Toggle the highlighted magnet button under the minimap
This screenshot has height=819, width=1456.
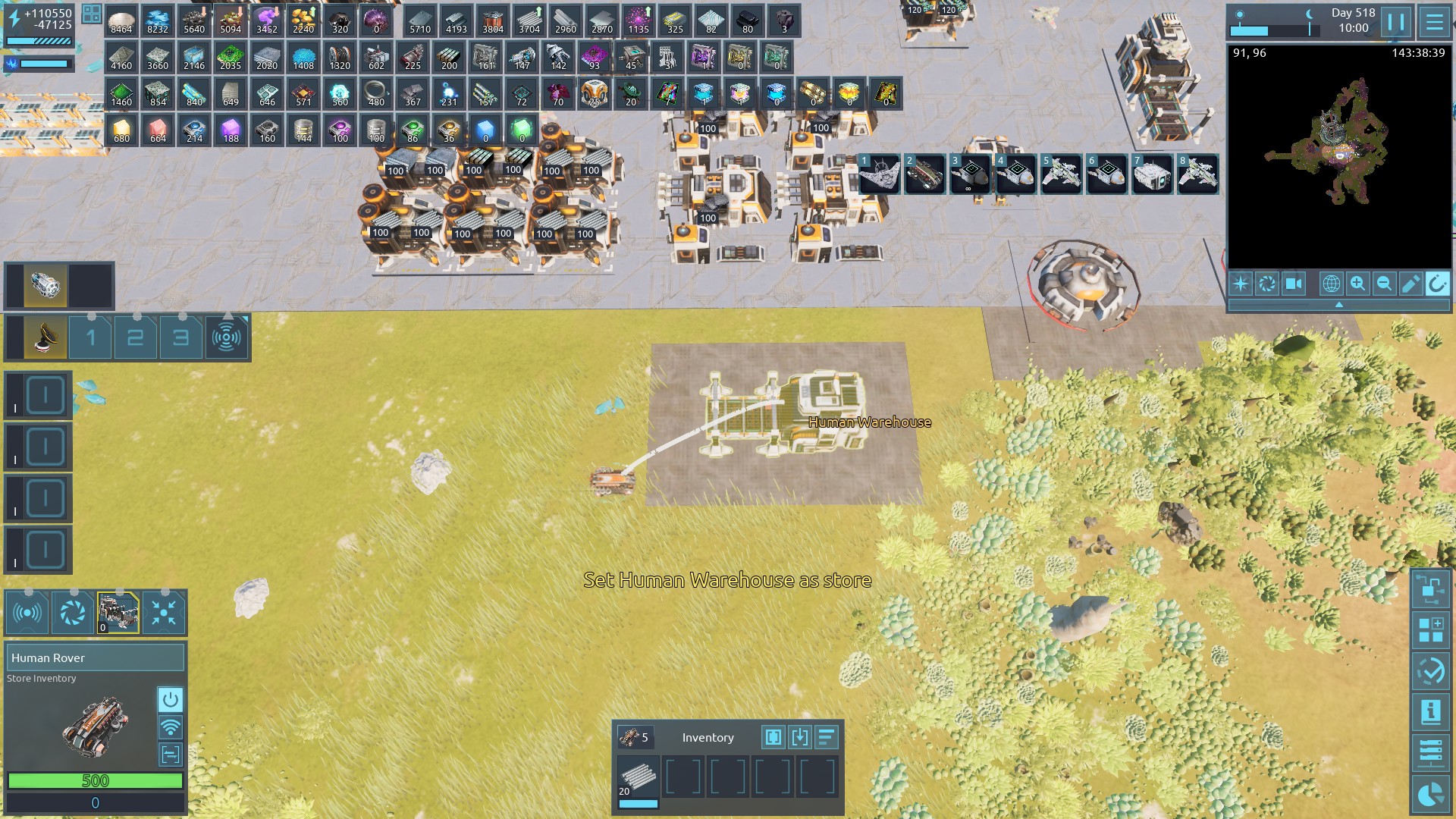[1436, 284]
